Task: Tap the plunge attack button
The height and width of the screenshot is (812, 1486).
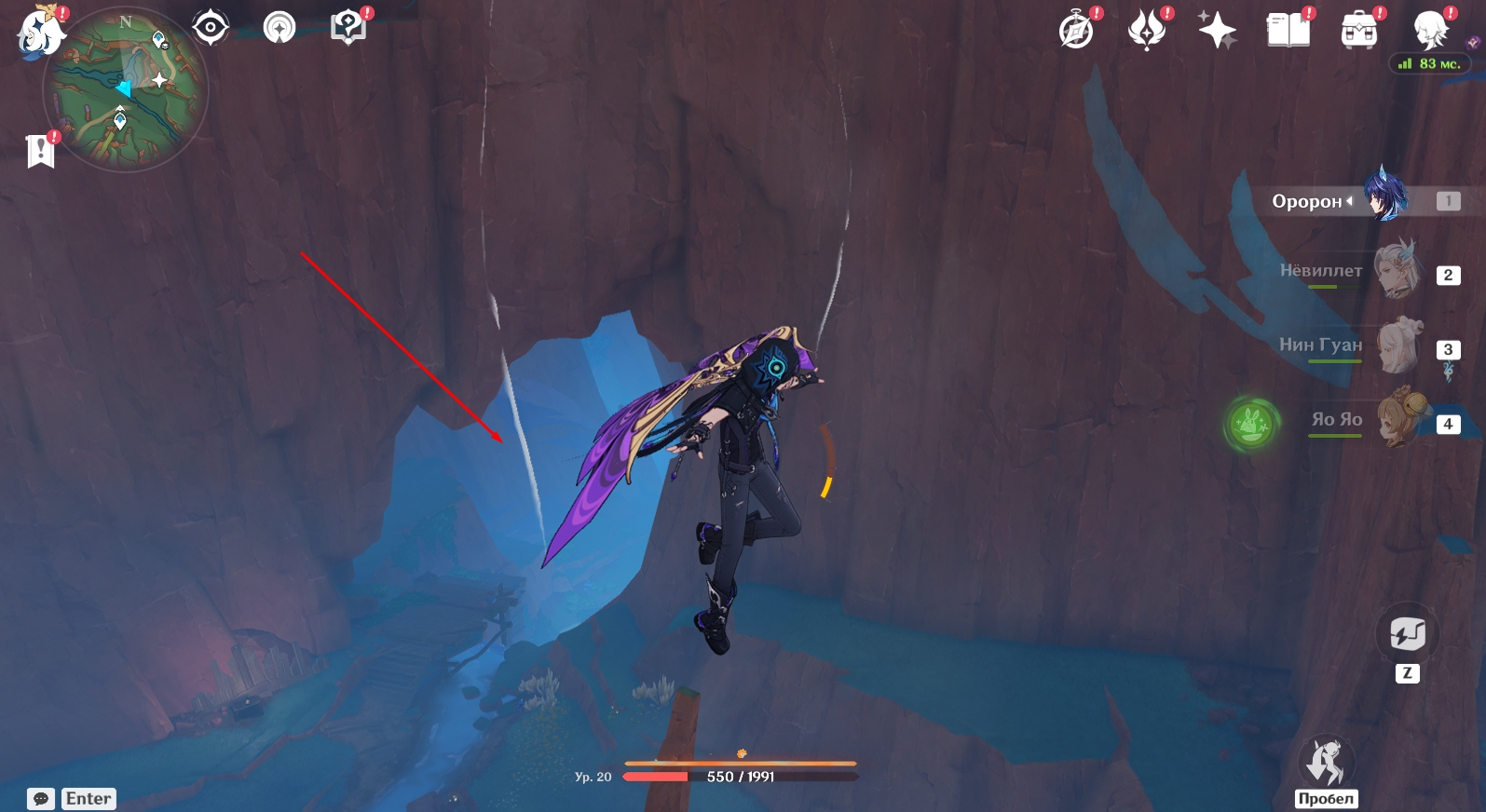Action: pyautogui.click(x=1326, y=764)
